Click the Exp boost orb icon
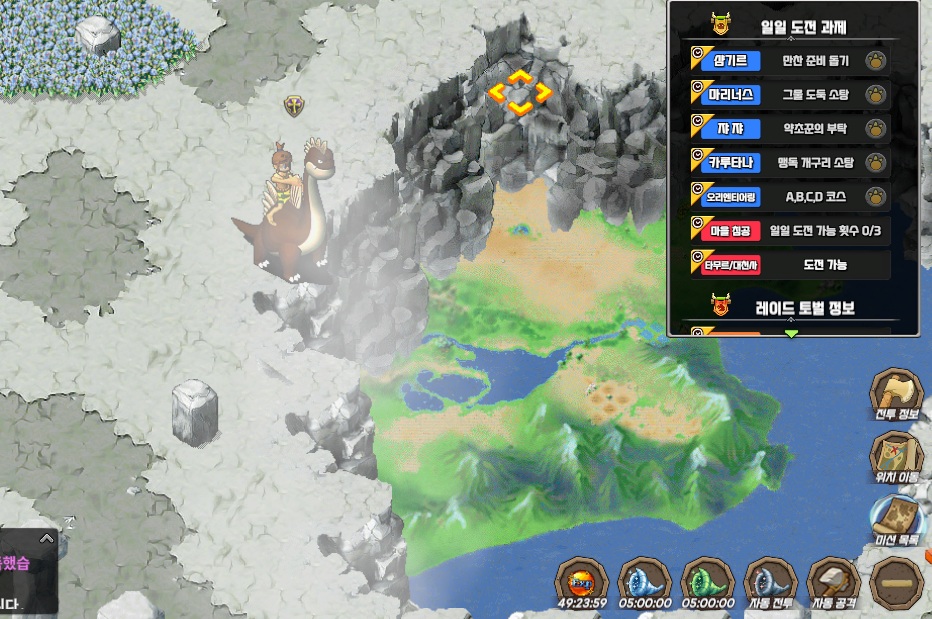The width and height of the screenshot is (932, 619). [x=582, y=581]
